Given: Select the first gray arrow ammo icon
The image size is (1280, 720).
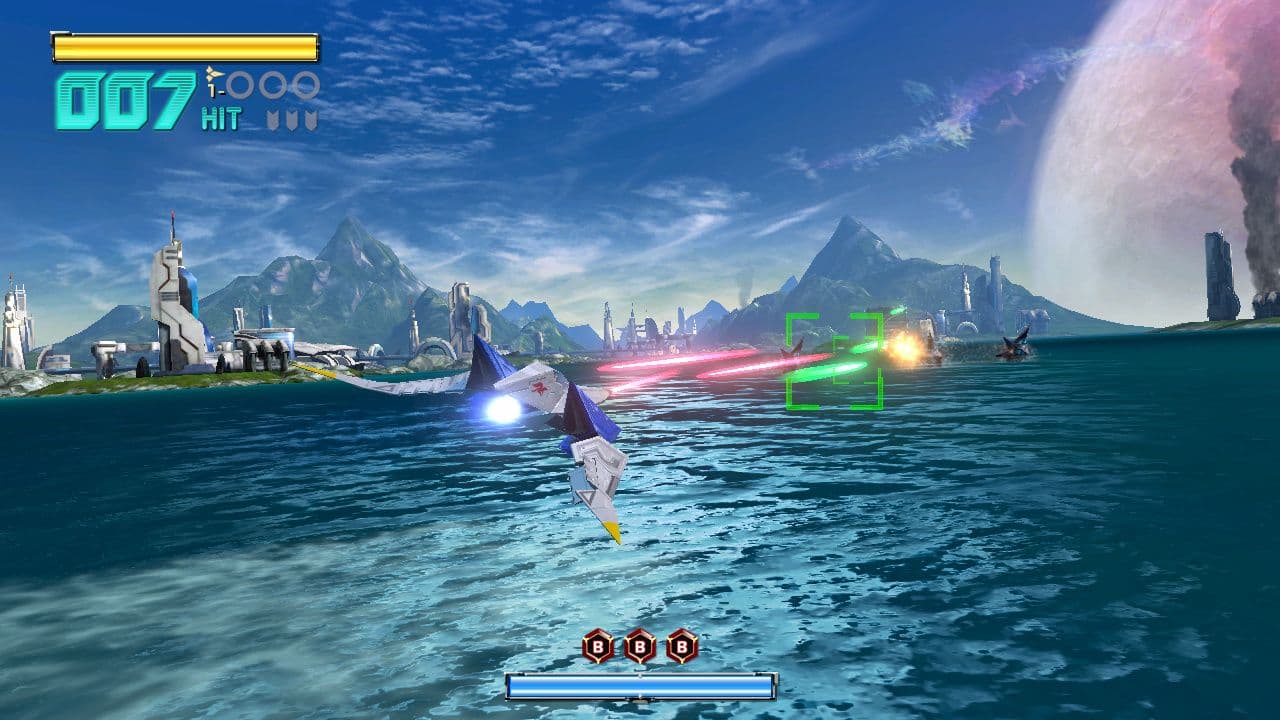Looking at the screenshot, I should pyautogui.click(x=272, y=117).
